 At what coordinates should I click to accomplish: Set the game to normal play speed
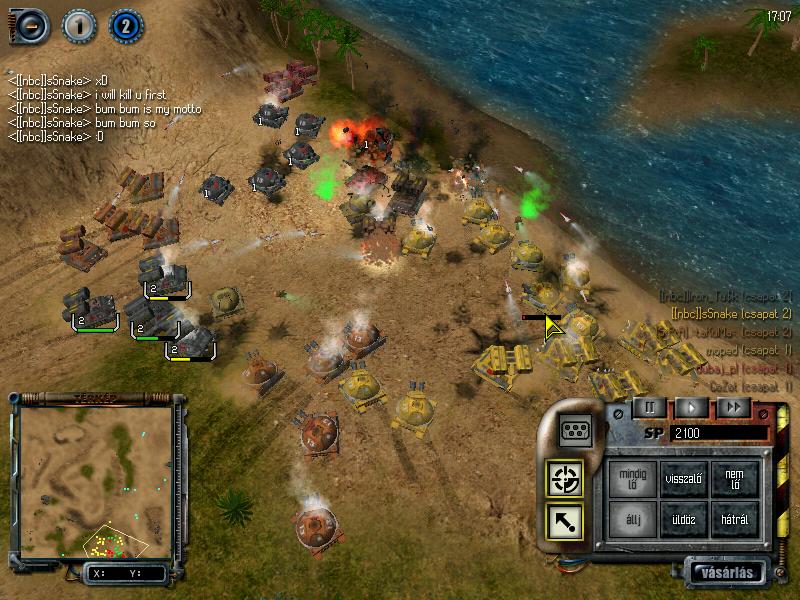[x=691, y=407]
